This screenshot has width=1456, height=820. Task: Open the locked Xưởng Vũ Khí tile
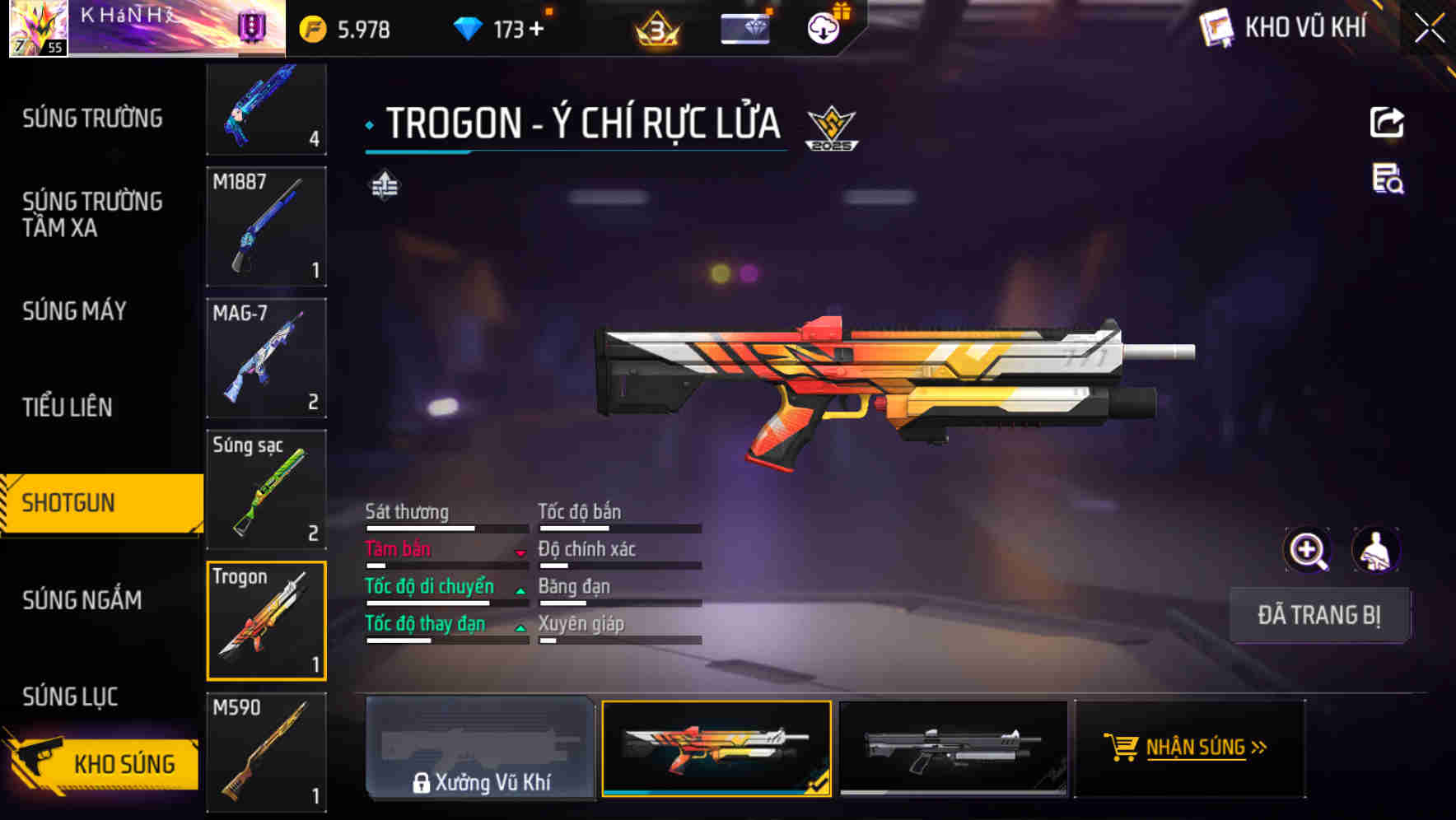(x=480, y=748)
